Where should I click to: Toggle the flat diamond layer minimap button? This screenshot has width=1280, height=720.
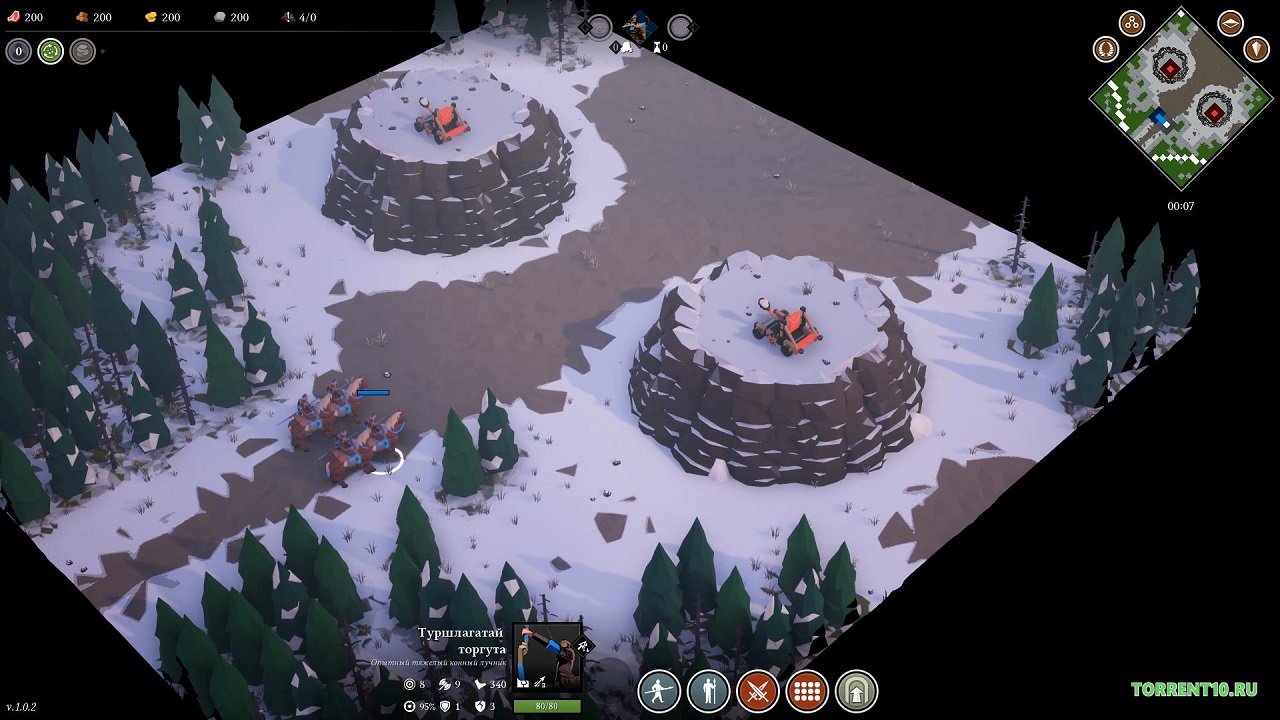(1230, 23)
